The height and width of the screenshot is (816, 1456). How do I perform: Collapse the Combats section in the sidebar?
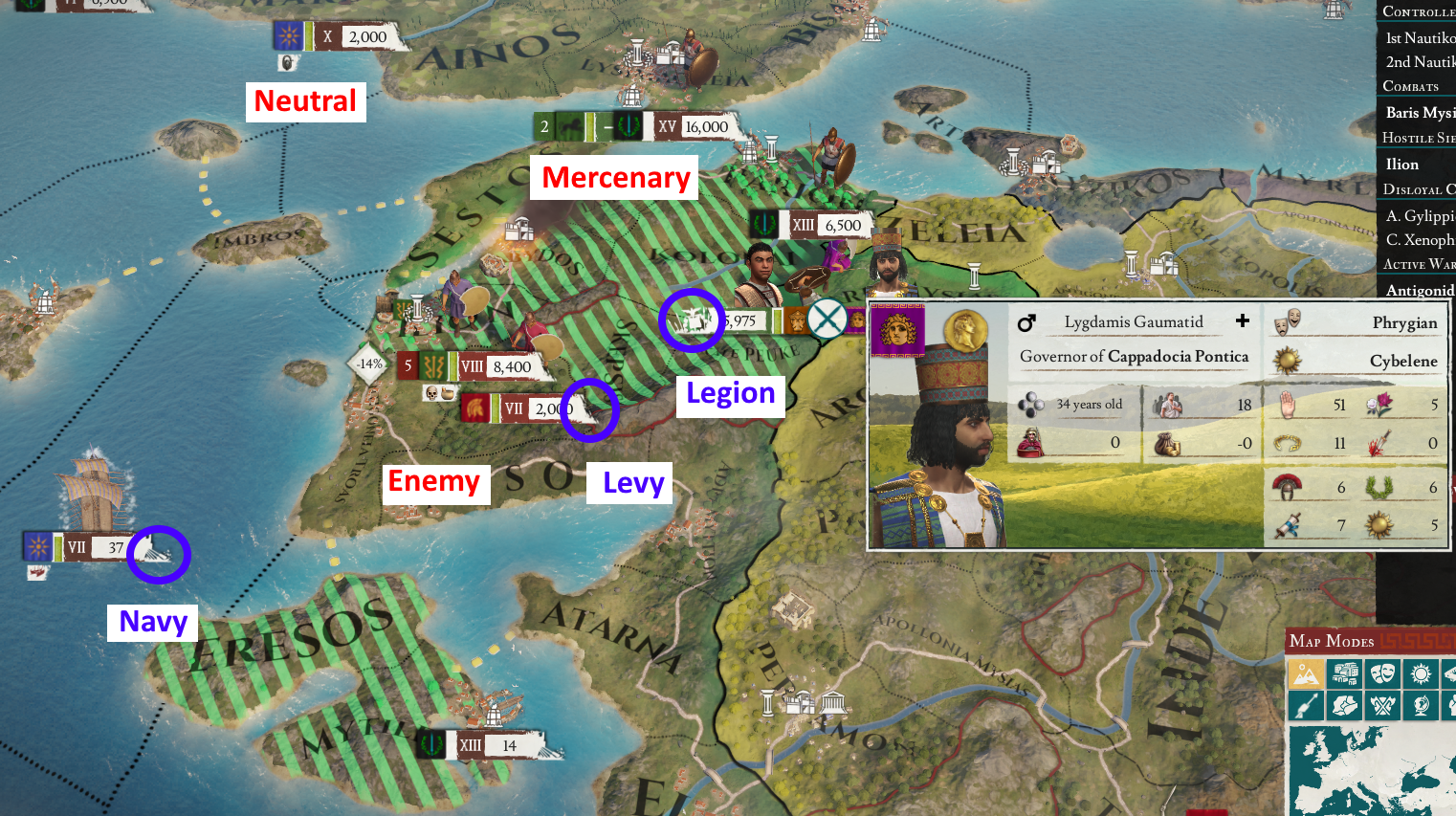[1413, 86]
